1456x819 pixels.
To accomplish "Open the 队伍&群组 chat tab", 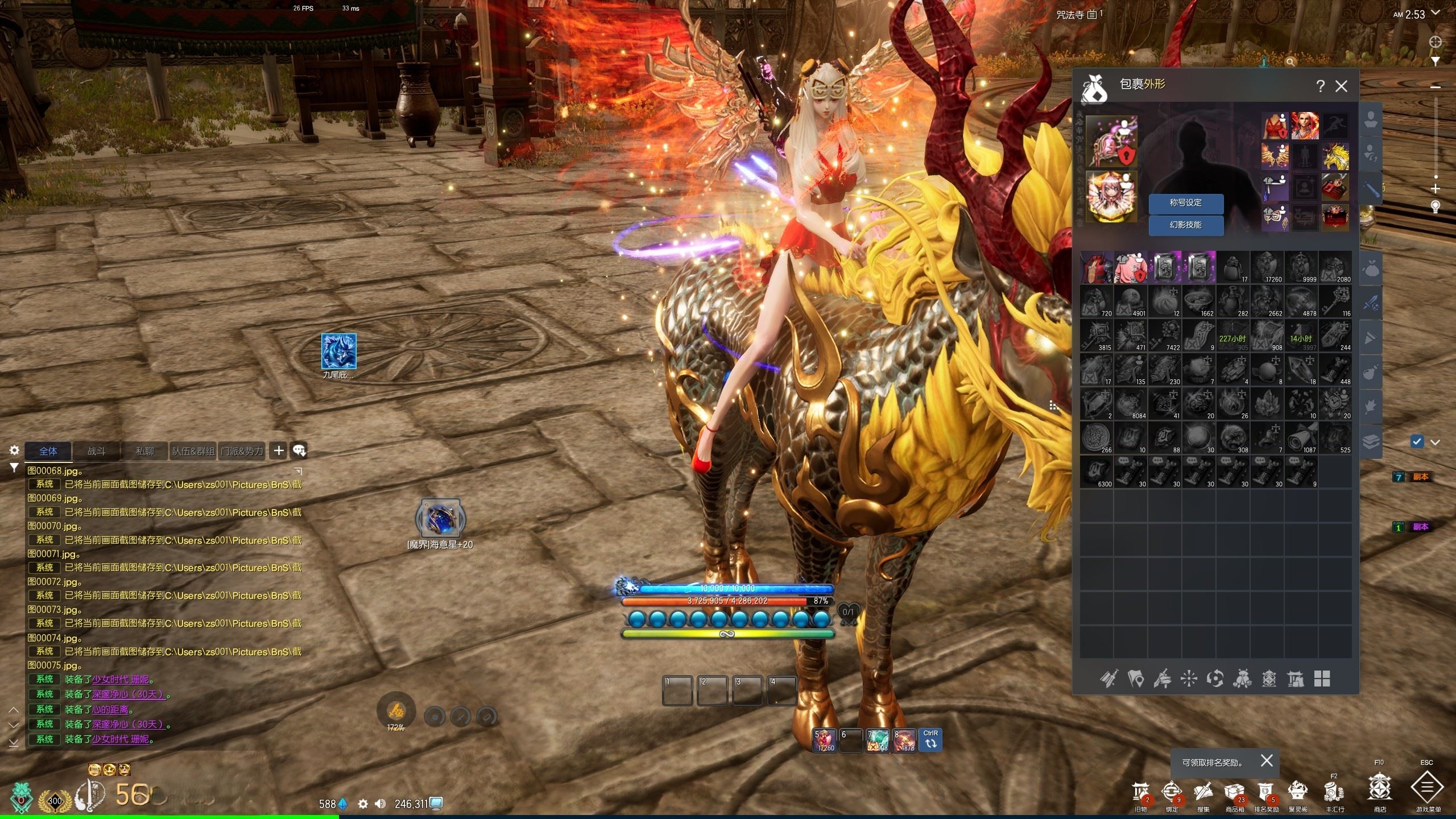I will click(193, 451).
